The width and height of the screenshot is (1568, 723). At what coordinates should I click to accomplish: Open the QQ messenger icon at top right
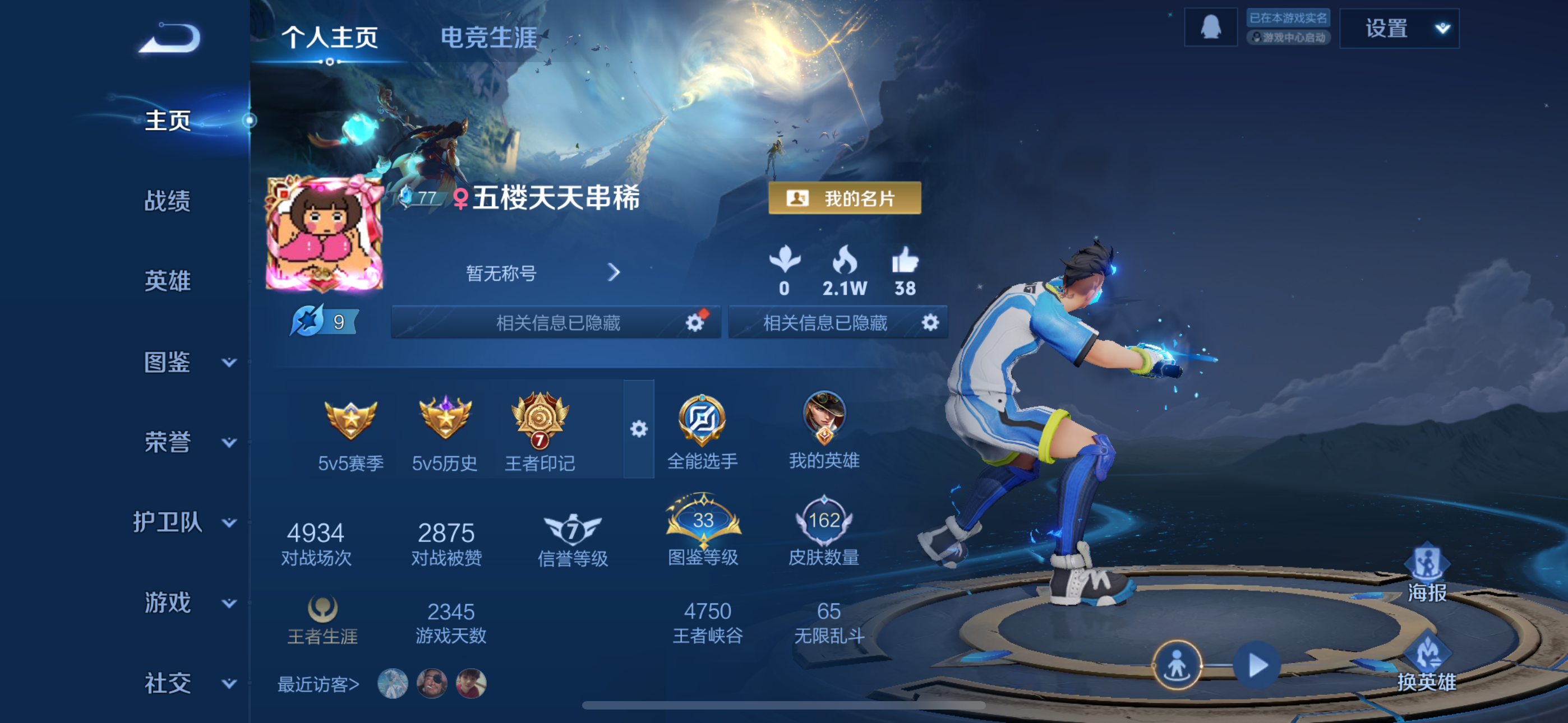click(x=1211, y=27)
